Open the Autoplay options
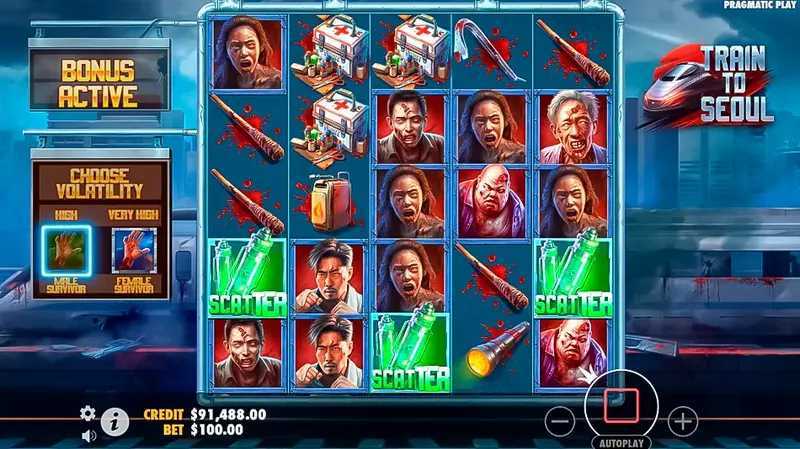The width and height of the screenshot is (800, 449). (x=620, y=441)
